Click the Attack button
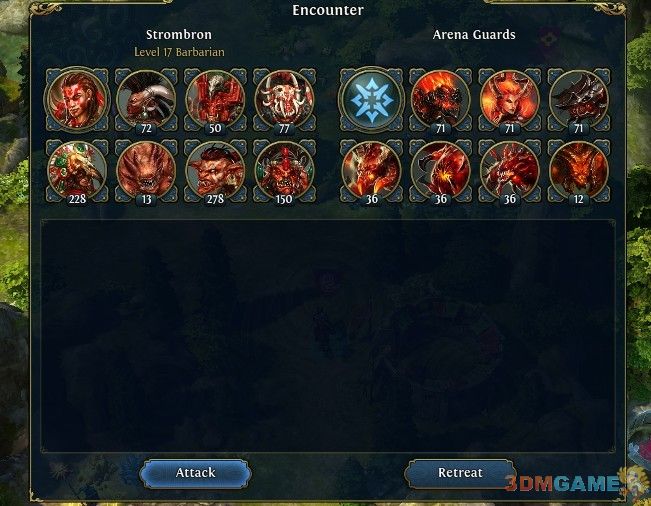The width and height of the screenshot is (651, 506). [x=195, y=473]
